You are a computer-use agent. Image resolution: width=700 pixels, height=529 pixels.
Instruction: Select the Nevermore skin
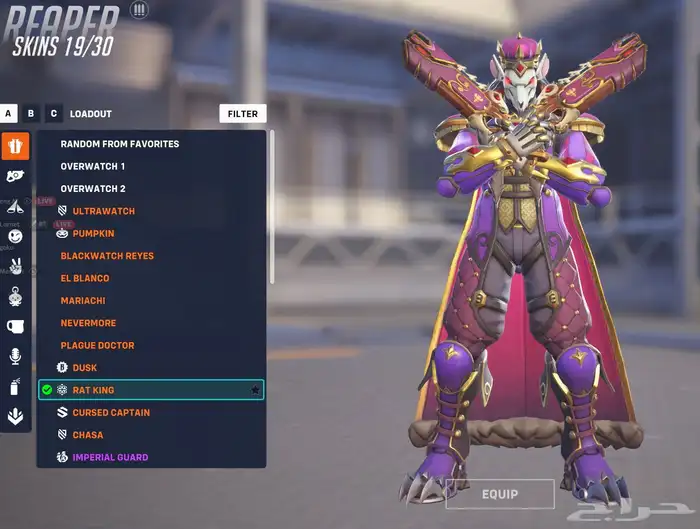point(88,323)
